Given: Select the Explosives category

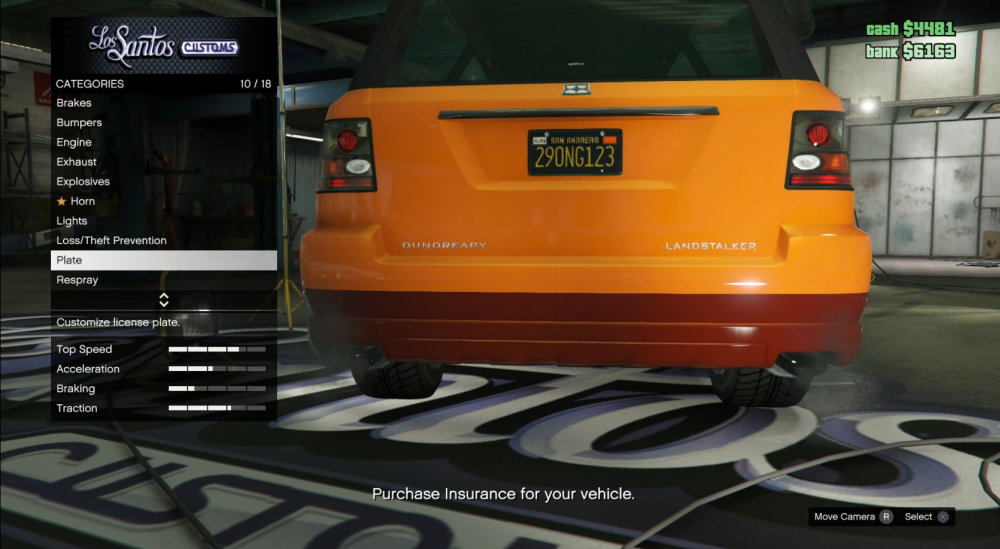Looking at the screenshot, I should [84, 182].
